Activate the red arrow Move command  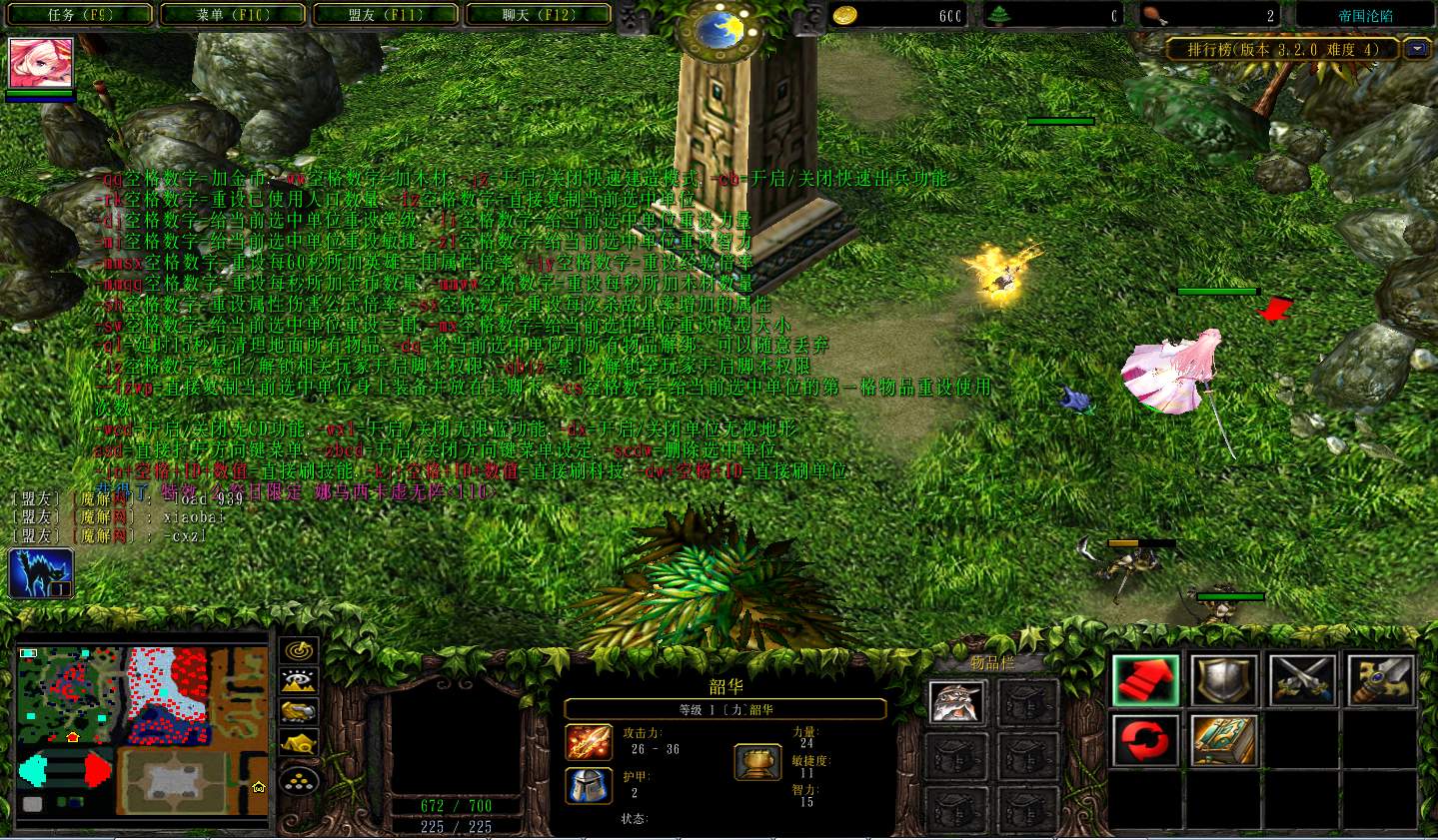(x=1145, y=680)
